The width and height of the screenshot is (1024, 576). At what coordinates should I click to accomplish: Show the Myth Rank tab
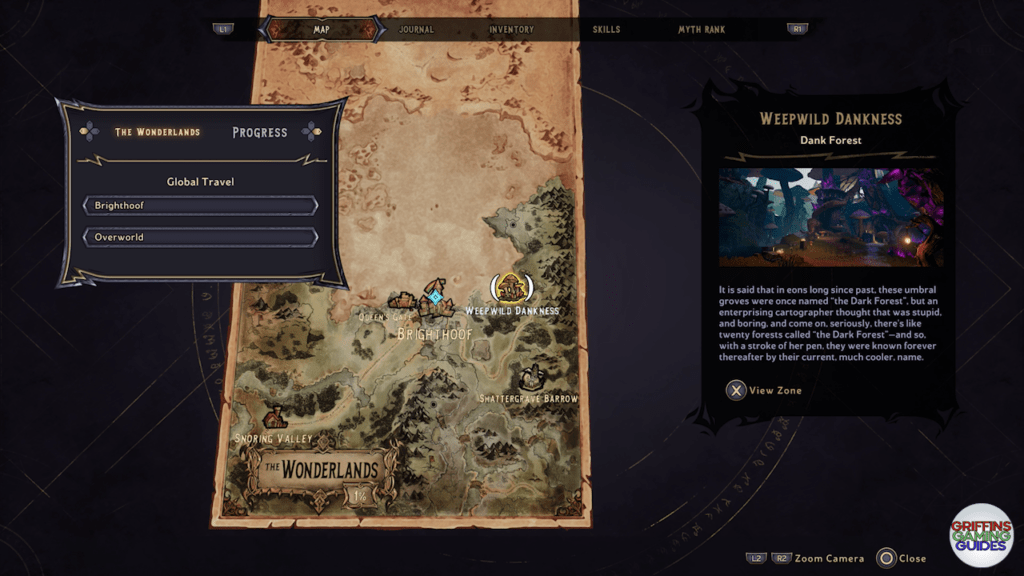pyautogui.click(x=703, y=30)
